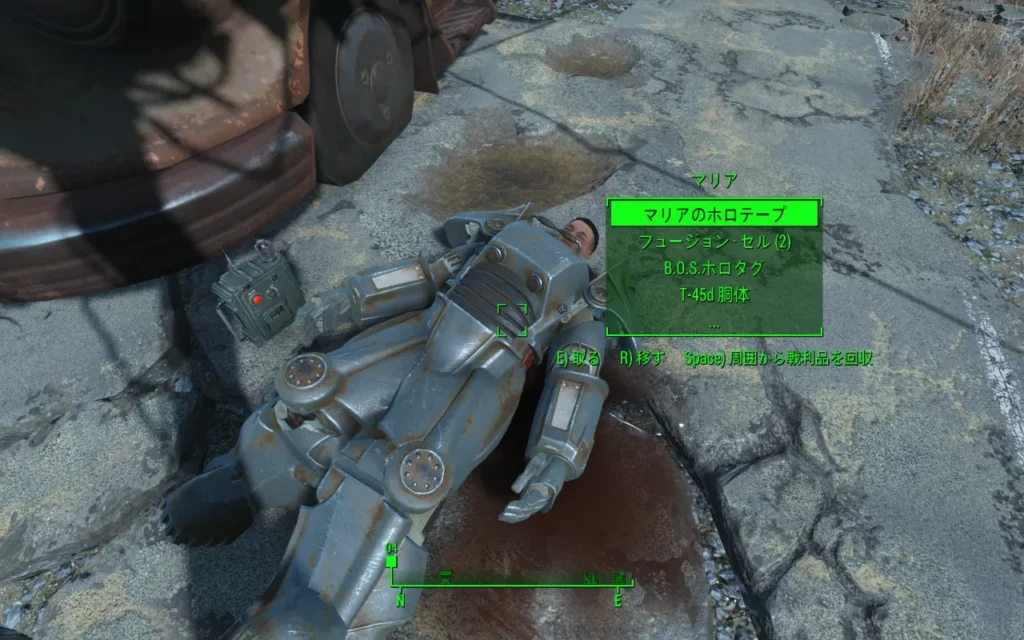1024x640 pixels.
Task: Choose the B.O.S.ホロタグ item
Action: tap(714, 269)
